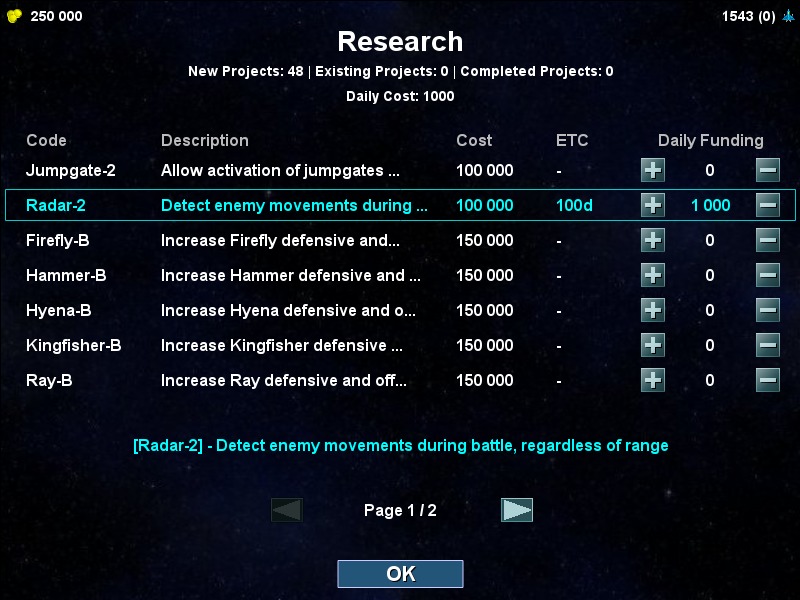This screenshot has height=600, width=800.
Task: Increase daily funding for Jumpgate-2
Action: [652, 170]
